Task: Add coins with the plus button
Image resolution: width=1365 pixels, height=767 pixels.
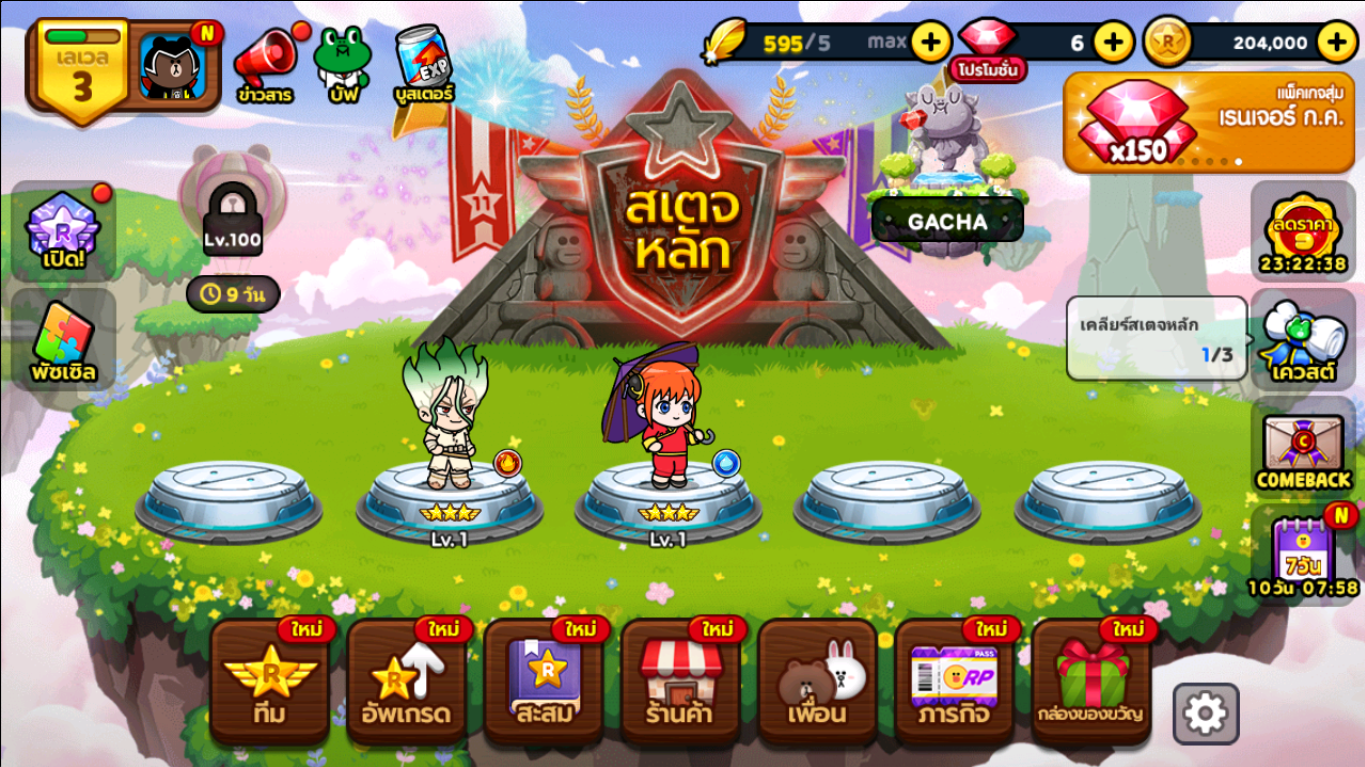Action: [x=1337, y=42]
